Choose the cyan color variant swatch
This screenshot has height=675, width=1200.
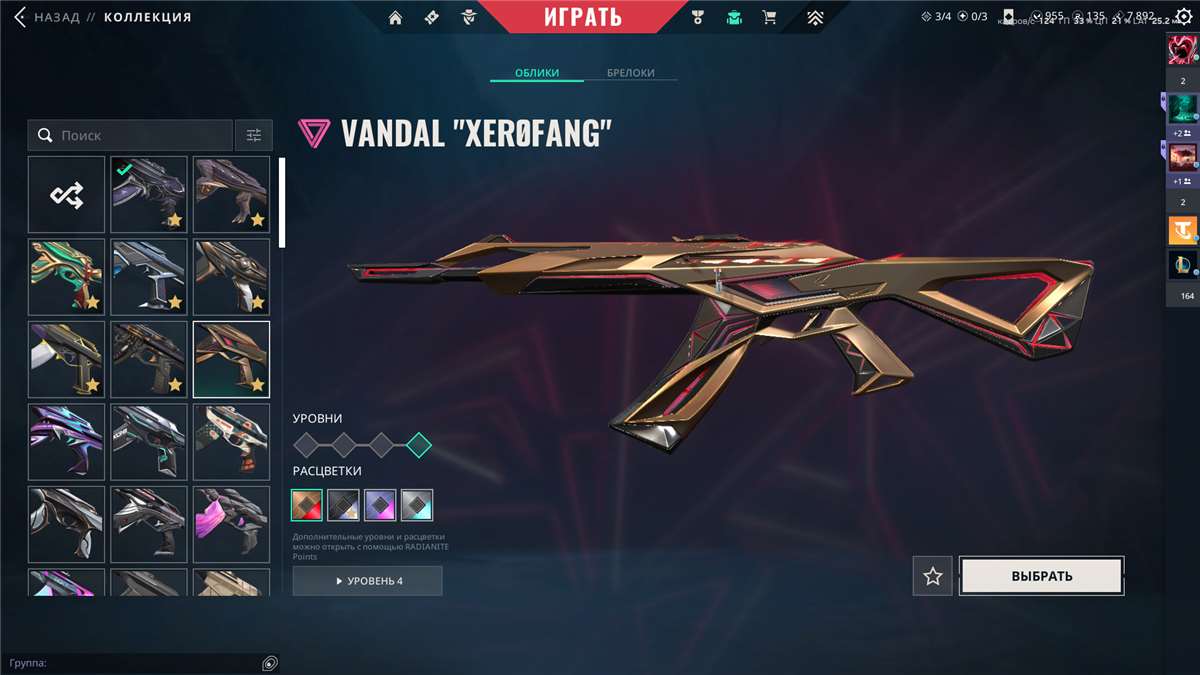click(x=417, y=505)
